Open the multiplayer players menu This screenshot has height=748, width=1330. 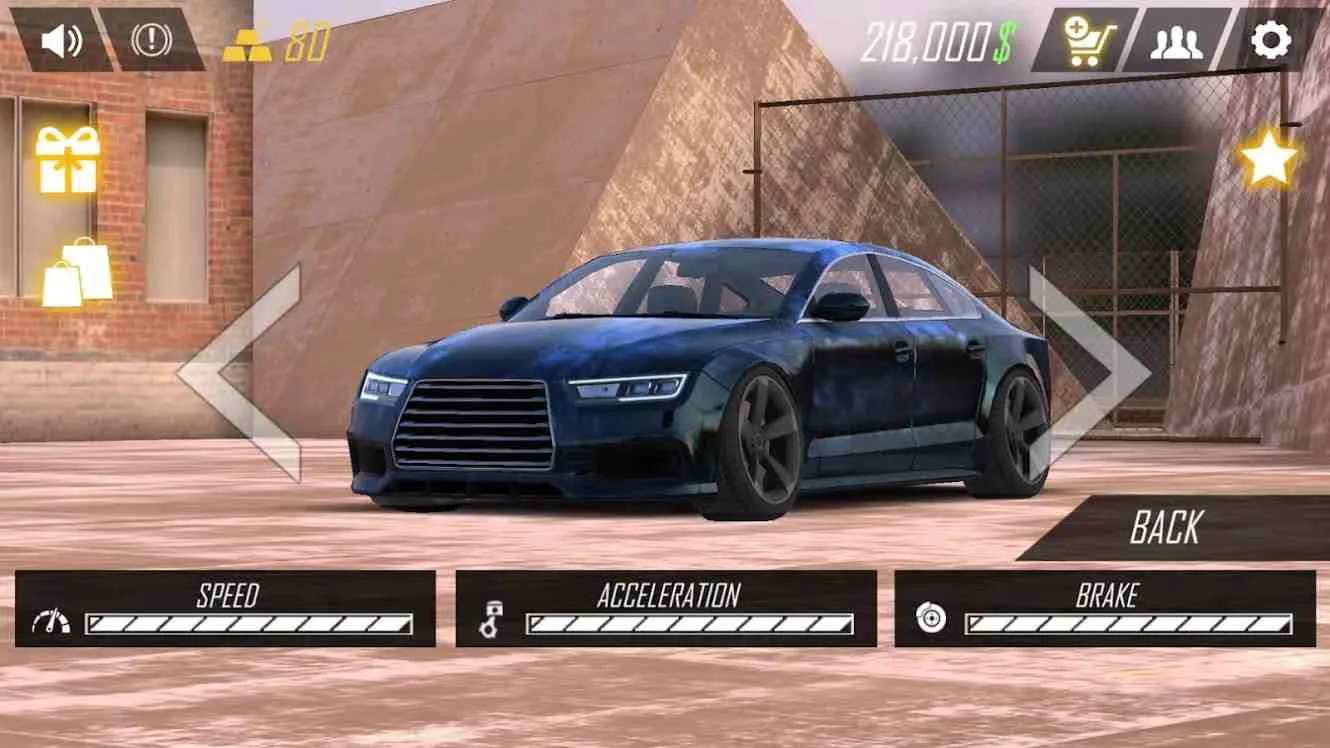coord(1180,40)
